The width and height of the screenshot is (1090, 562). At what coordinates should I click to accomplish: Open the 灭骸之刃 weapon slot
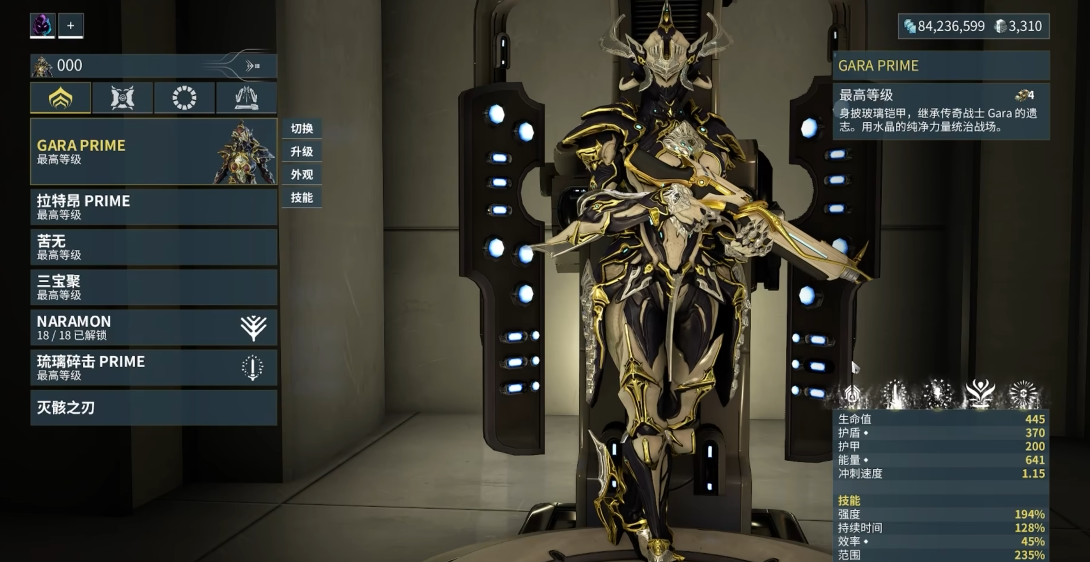pyautogui.click(x=153, y=407)
